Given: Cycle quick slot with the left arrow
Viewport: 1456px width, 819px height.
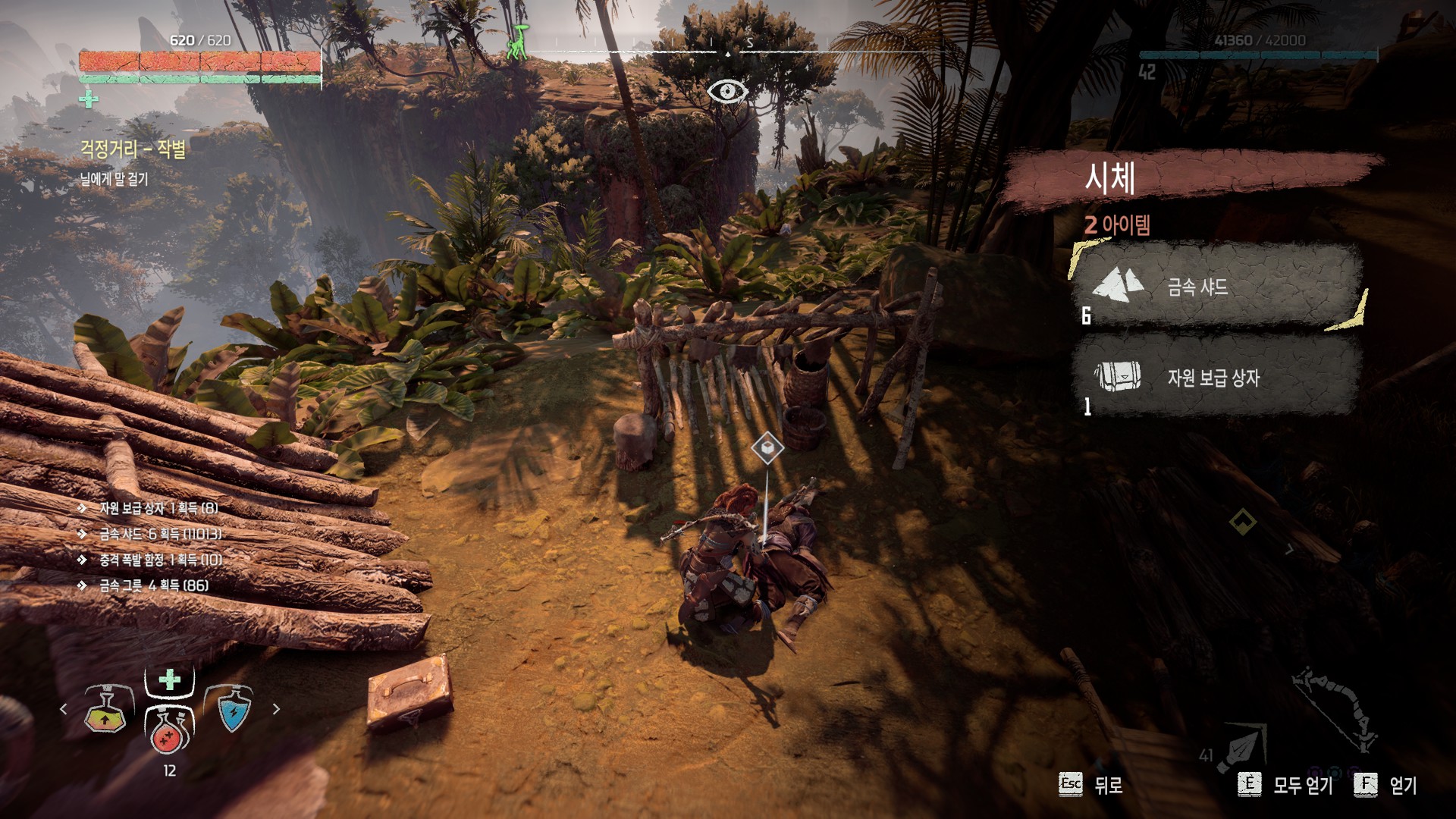Looking at the screenshot, I should (x=64, y=709).
